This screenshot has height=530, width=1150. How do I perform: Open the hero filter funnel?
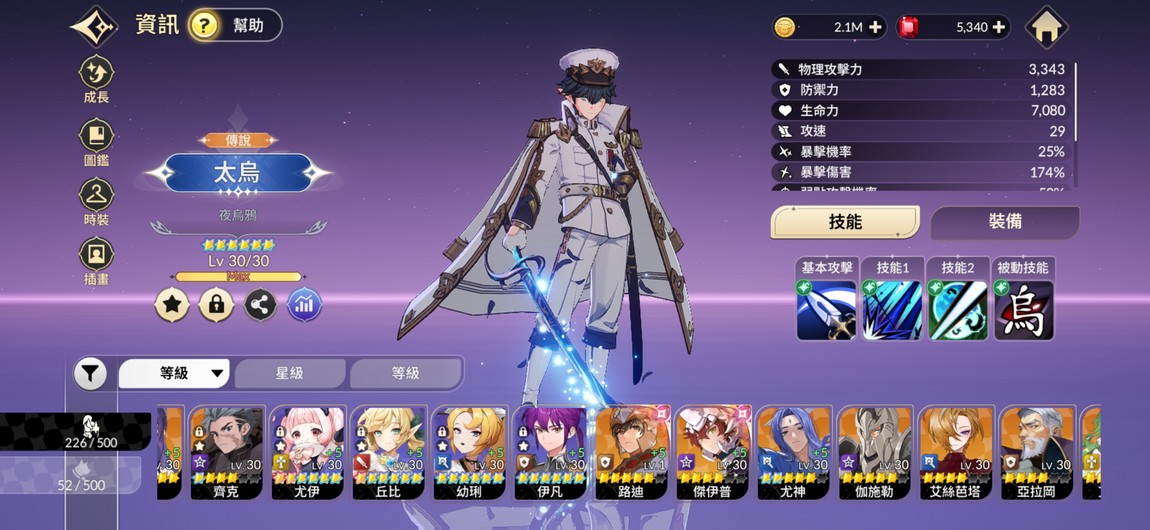pyautogui.click(x=90, y=374)
